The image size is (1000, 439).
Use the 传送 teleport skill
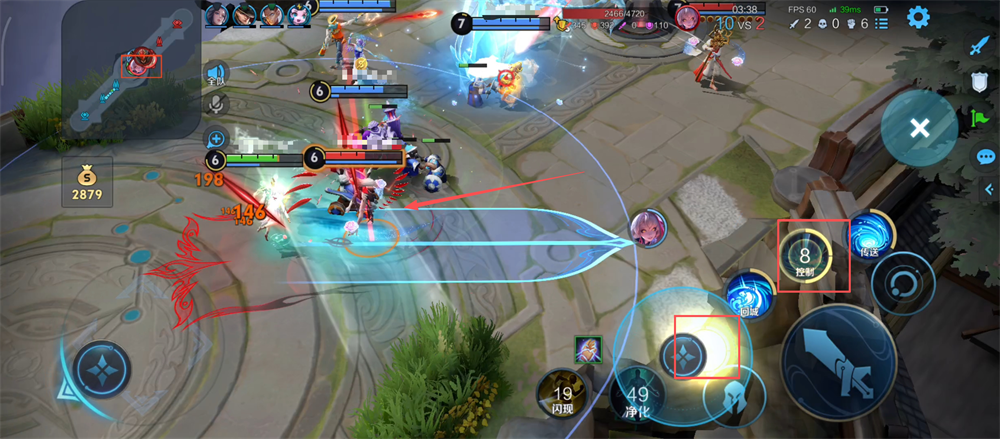(869, 237)
